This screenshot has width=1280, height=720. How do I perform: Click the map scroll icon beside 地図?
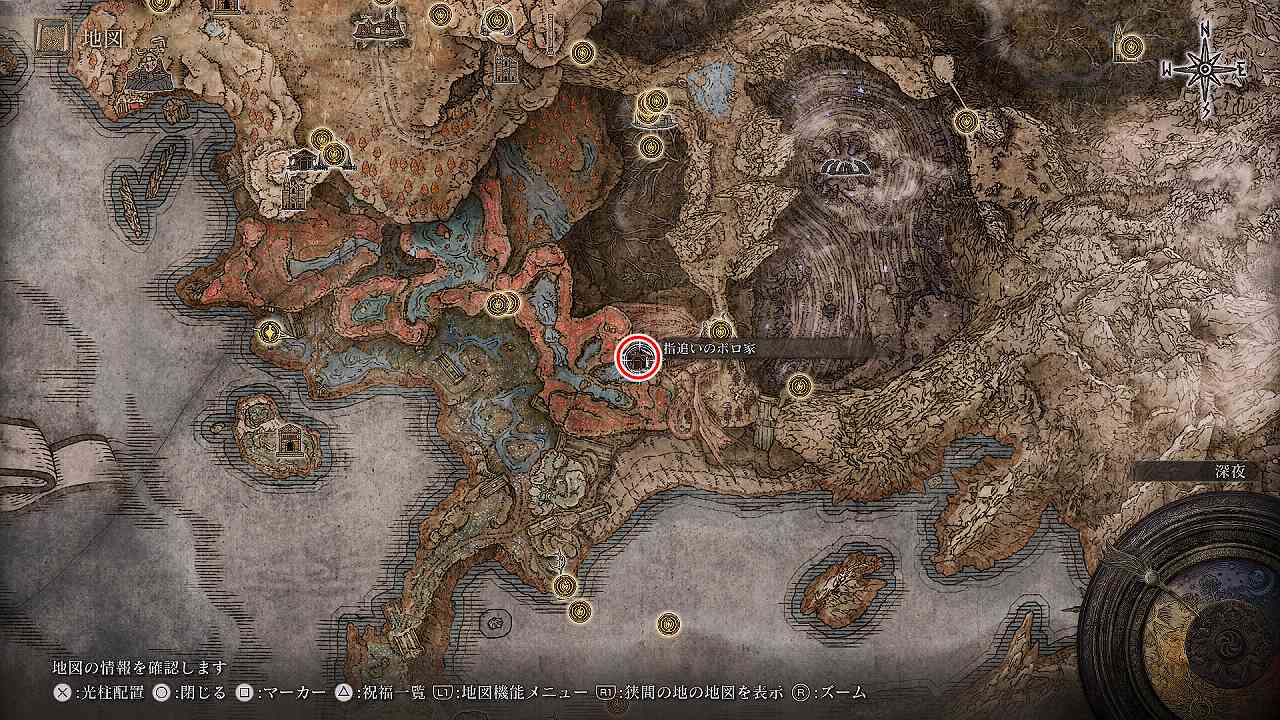pyautogui.click(x=53, y=40)
